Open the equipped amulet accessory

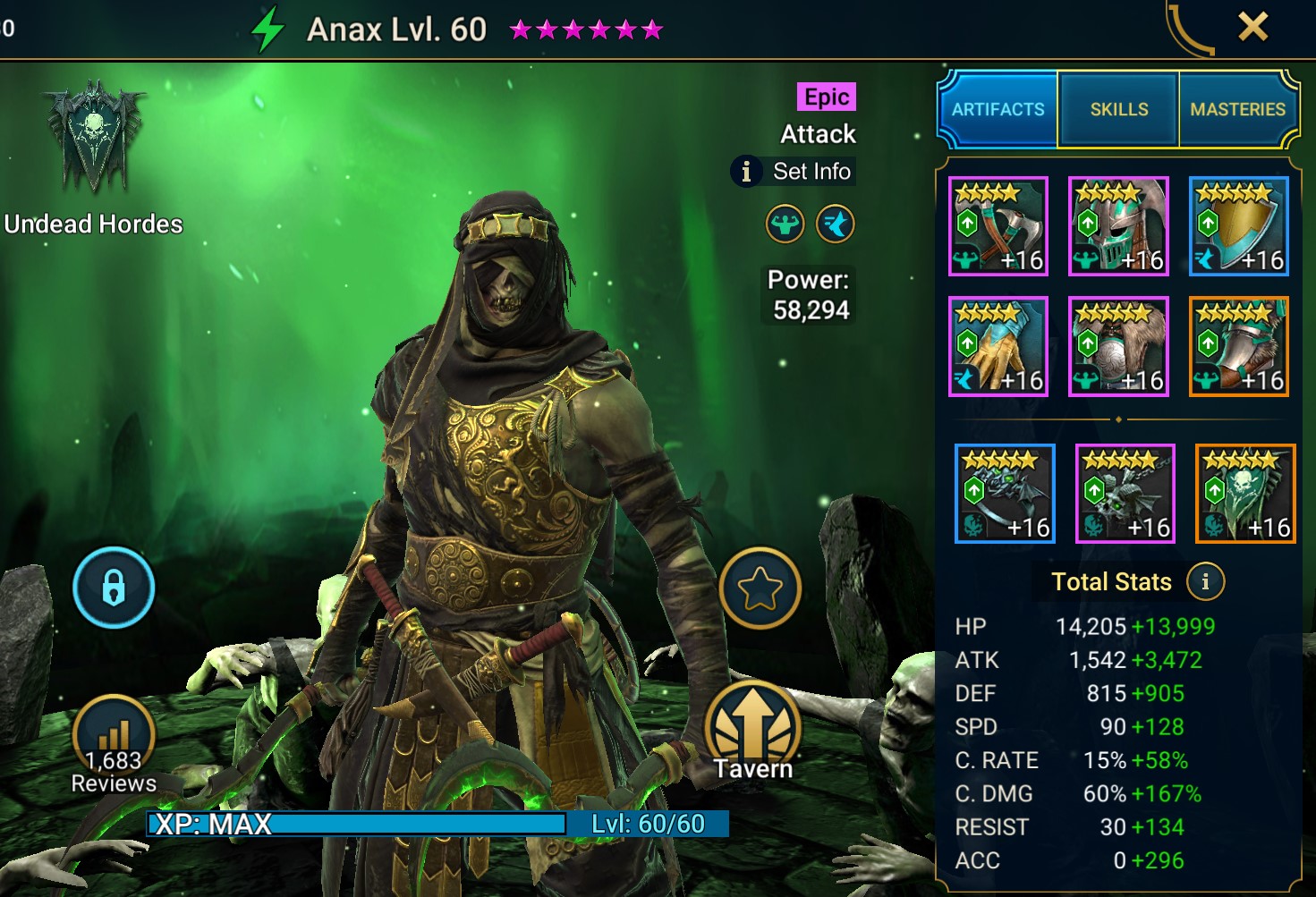coord(1125,493)
